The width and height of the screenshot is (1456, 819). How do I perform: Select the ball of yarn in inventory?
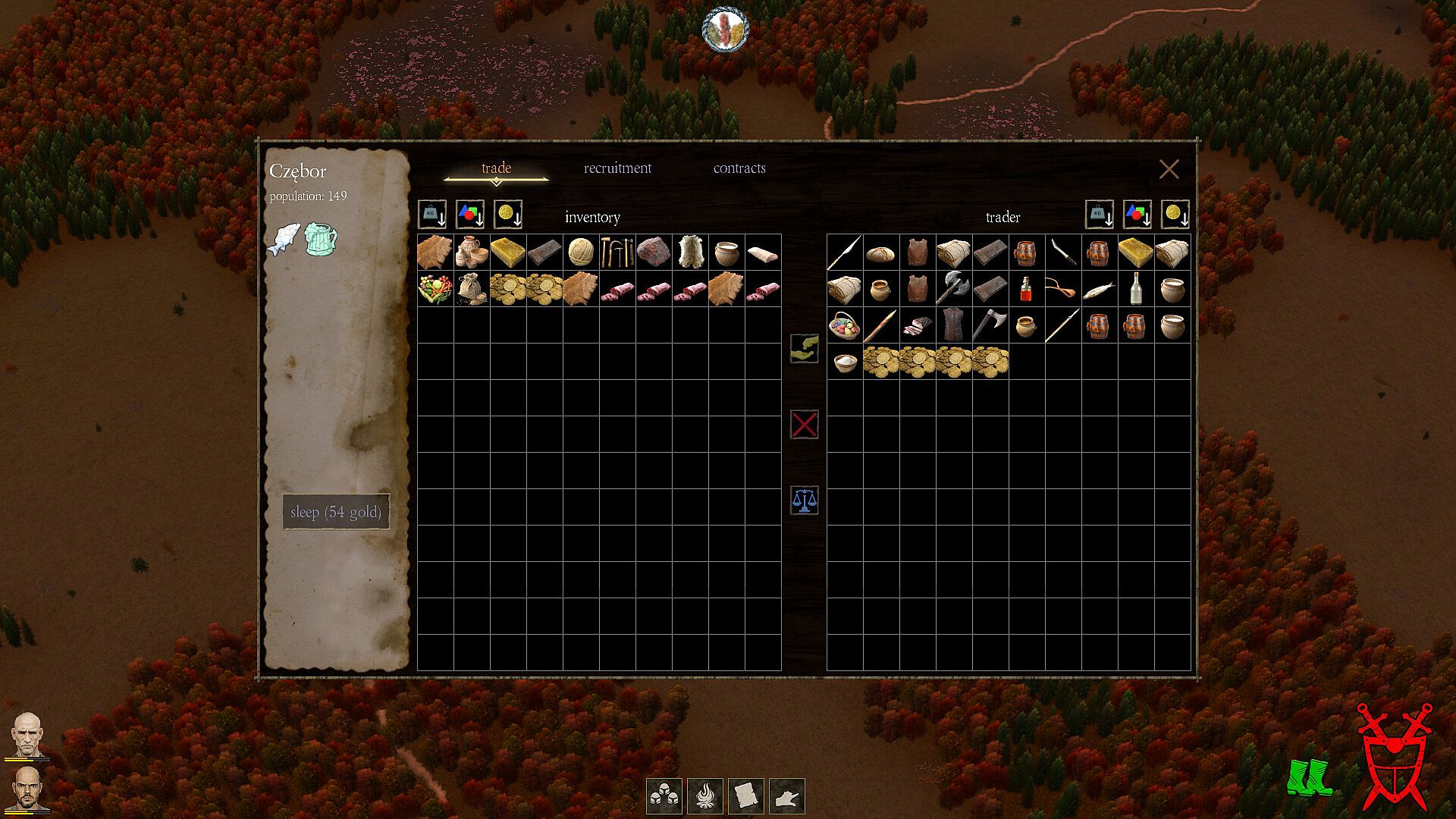(581, 252)
